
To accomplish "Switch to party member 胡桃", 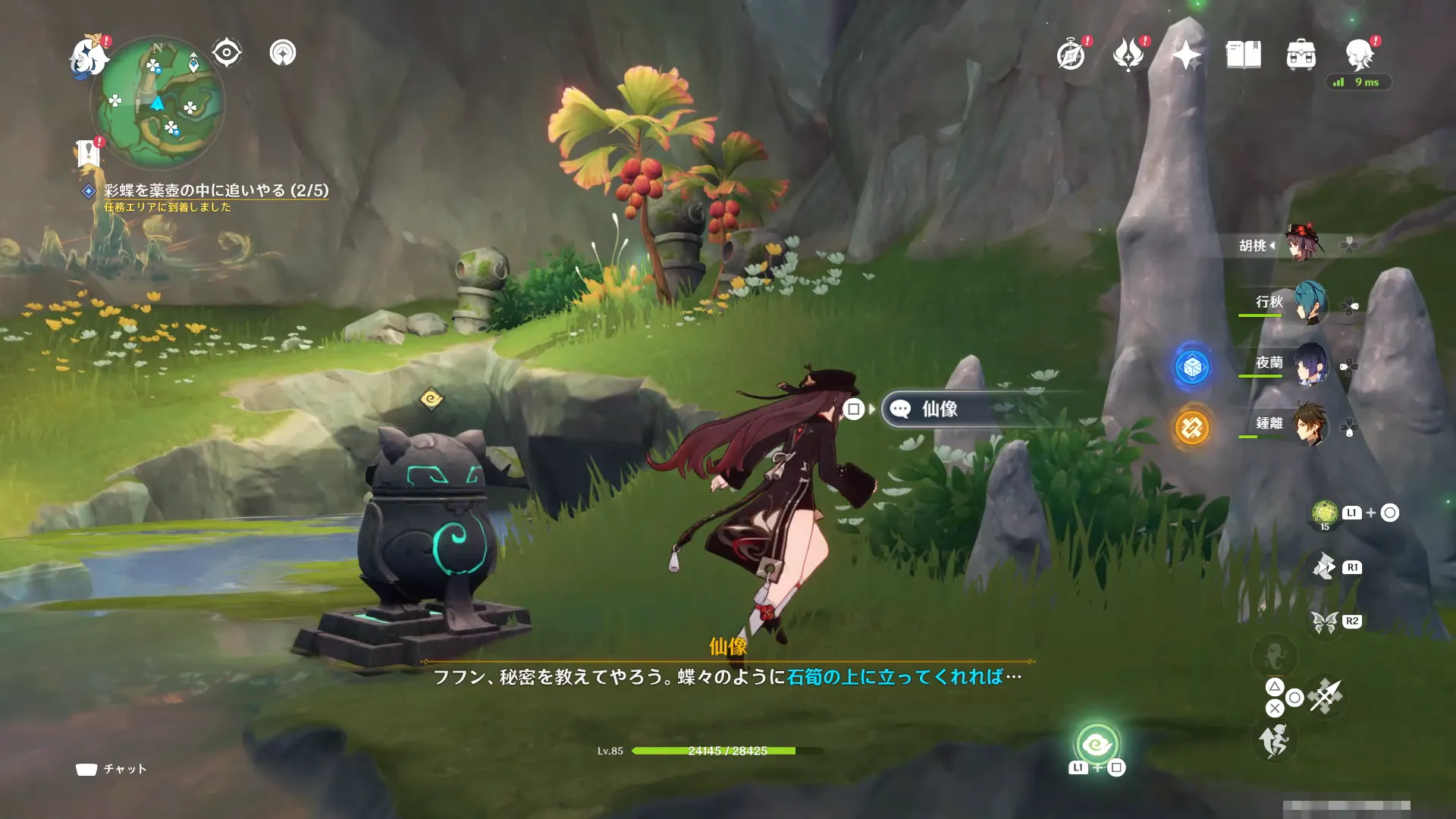I will pos(1301,244).
